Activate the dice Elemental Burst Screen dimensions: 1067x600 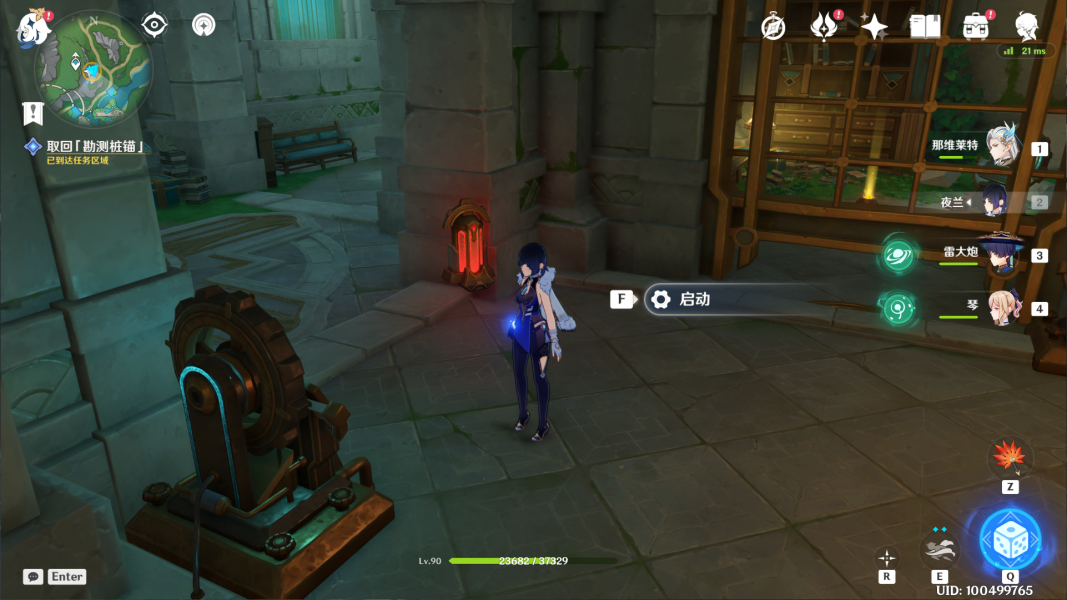(x=1009, y=540)
